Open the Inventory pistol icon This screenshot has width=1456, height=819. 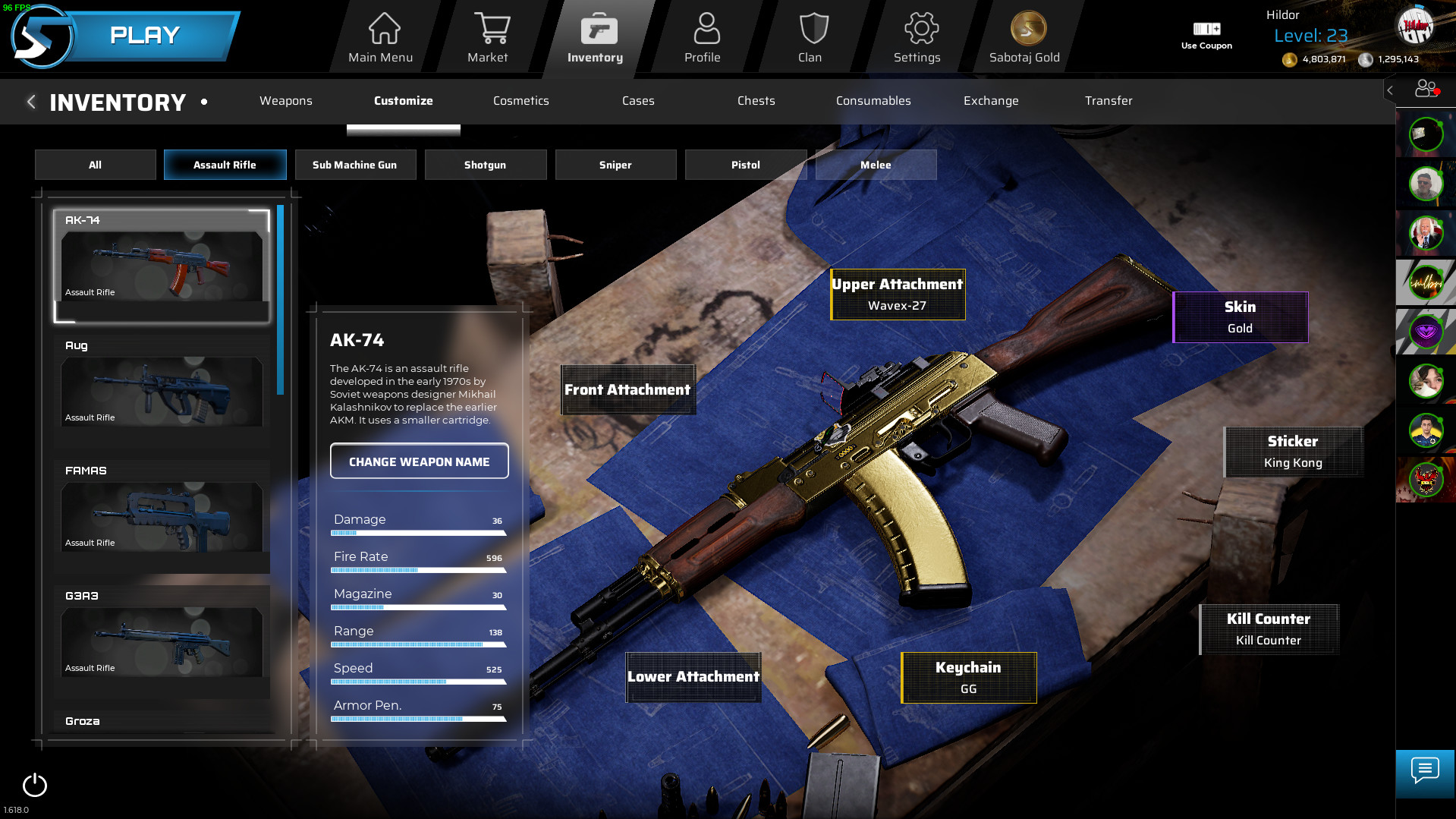pos(599,28)
